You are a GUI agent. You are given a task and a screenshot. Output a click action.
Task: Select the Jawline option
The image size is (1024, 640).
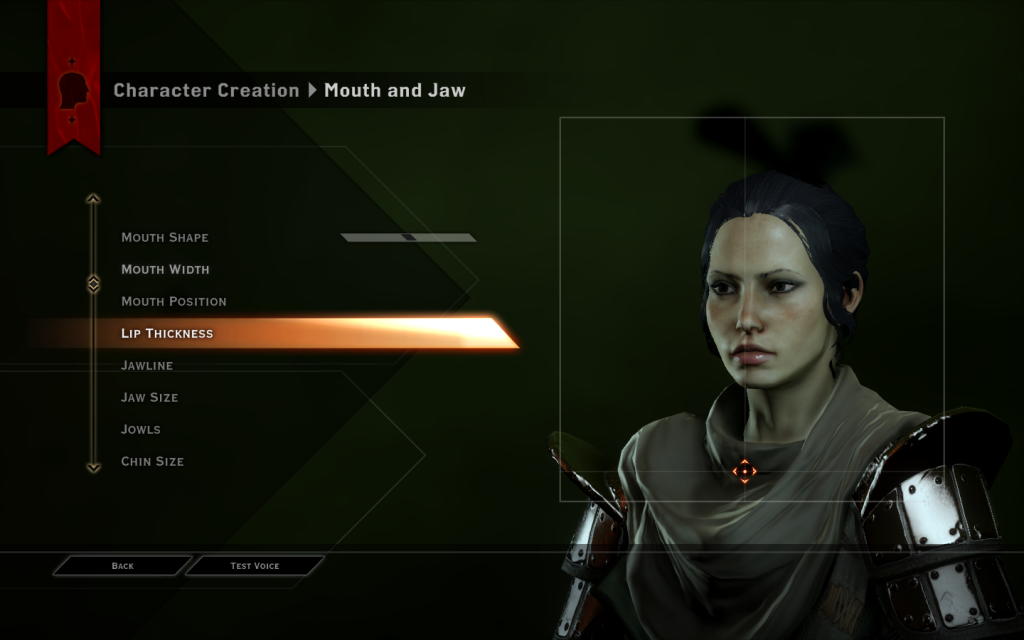[147, 366]
